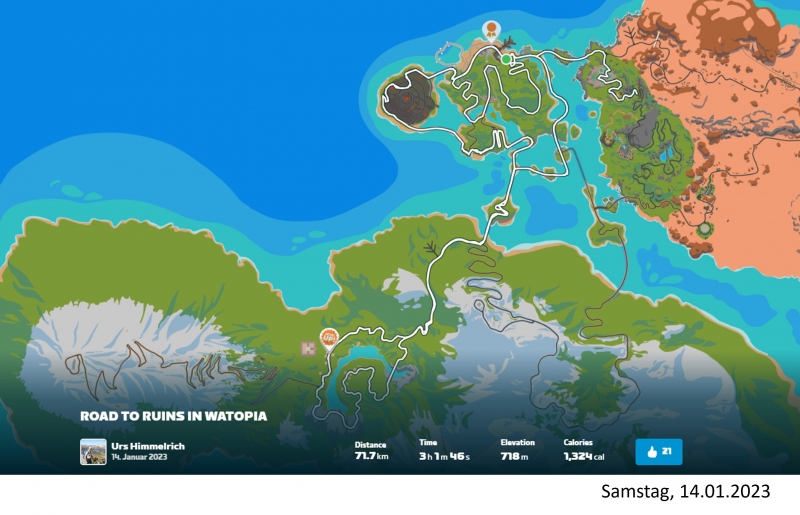
Task: Give a thumbs-up Ride On to this activity
Action: [x=658, y=452]
